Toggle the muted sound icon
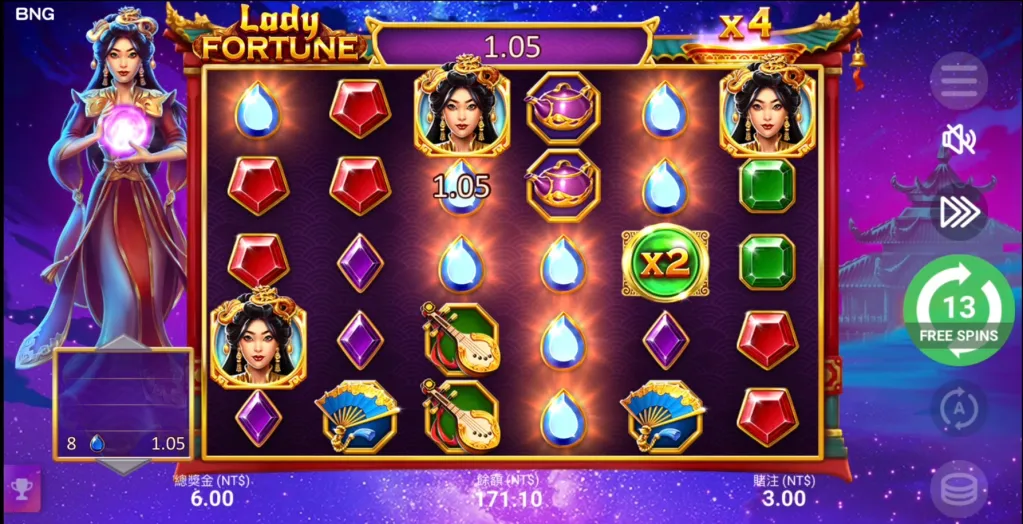 coord(959,140)
